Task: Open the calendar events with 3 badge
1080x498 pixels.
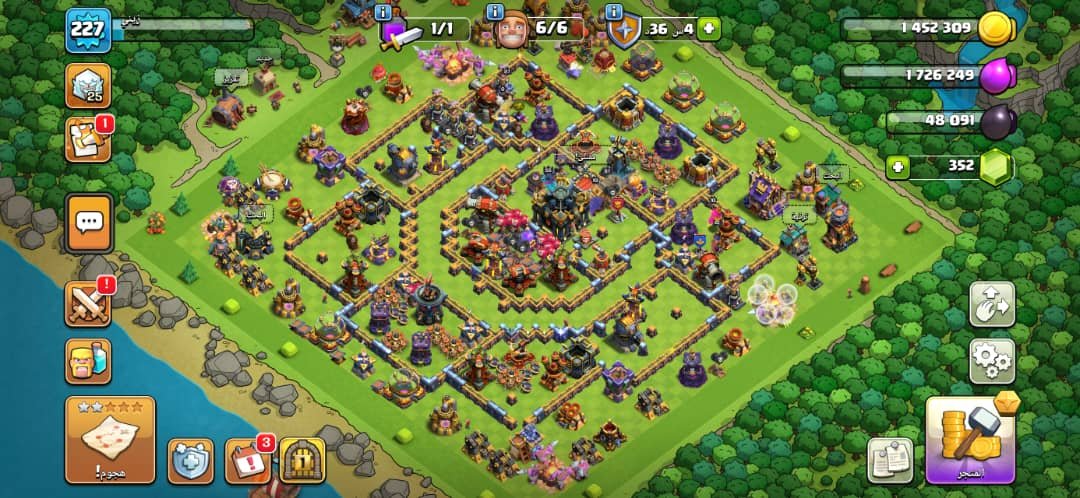Action: (x=247, y=461)
